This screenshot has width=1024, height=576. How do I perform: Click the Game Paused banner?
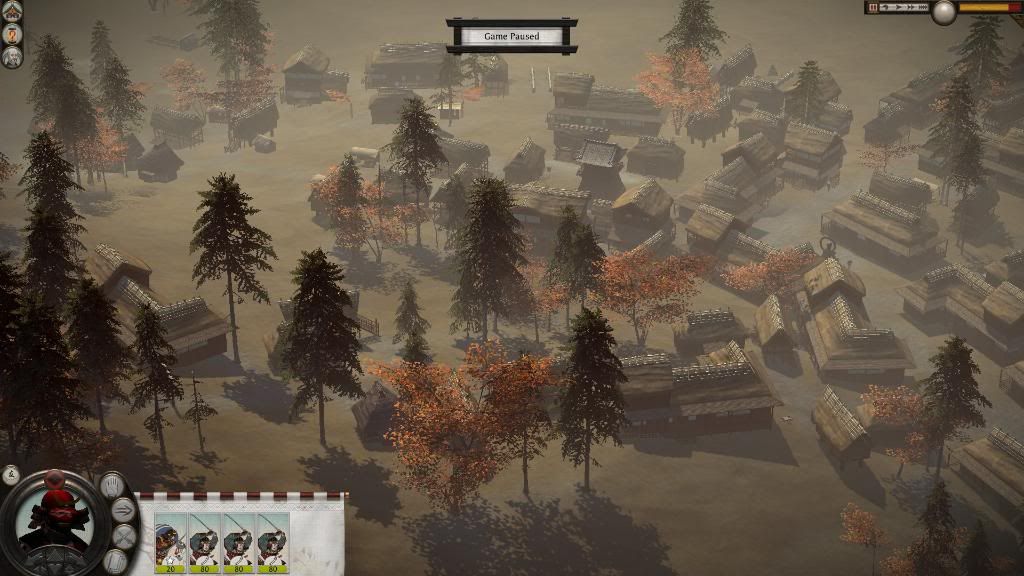pyautogui.click(x=511, y=37)
